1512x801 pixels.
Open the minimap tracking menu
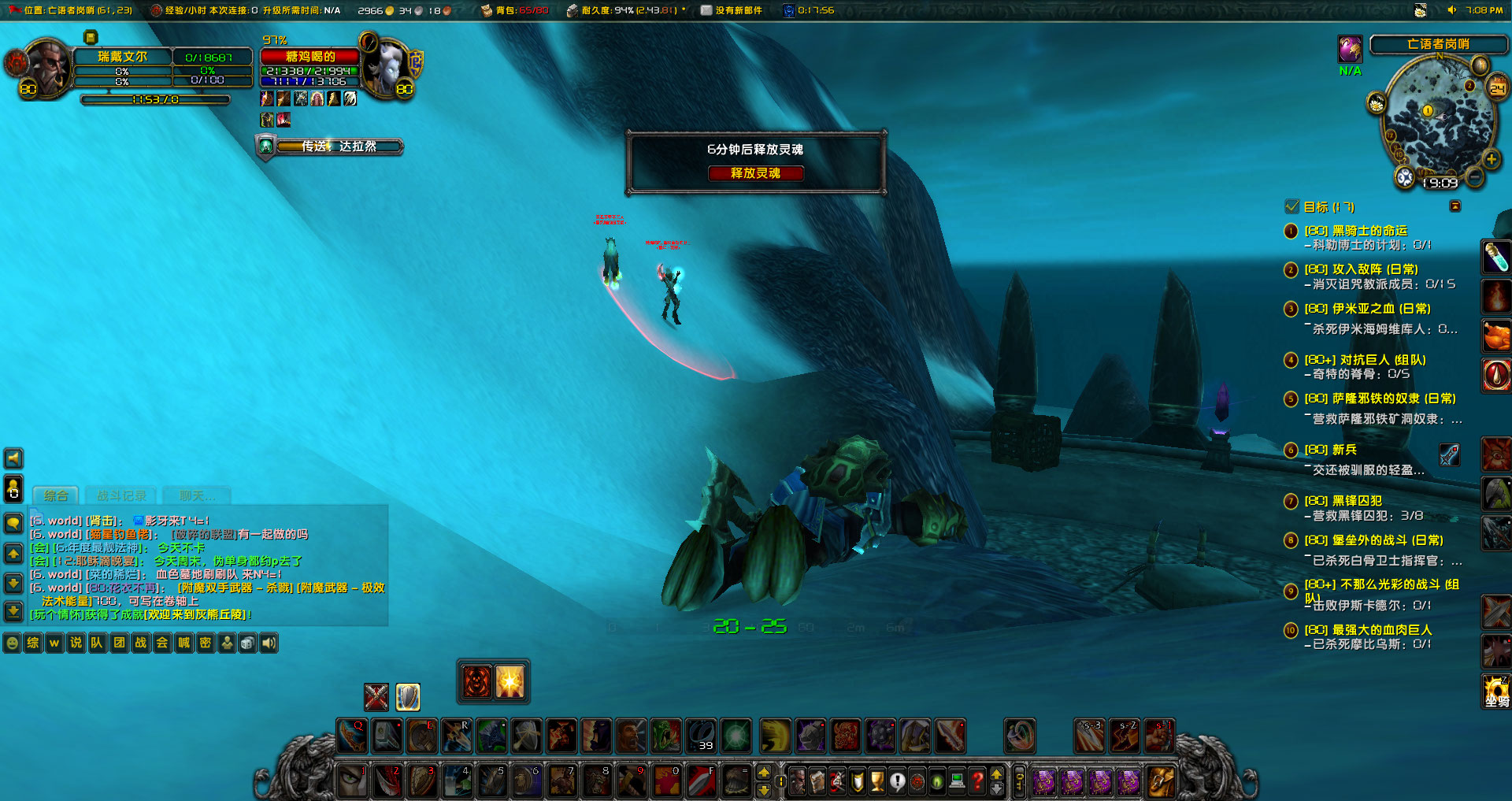[1377, 103]
